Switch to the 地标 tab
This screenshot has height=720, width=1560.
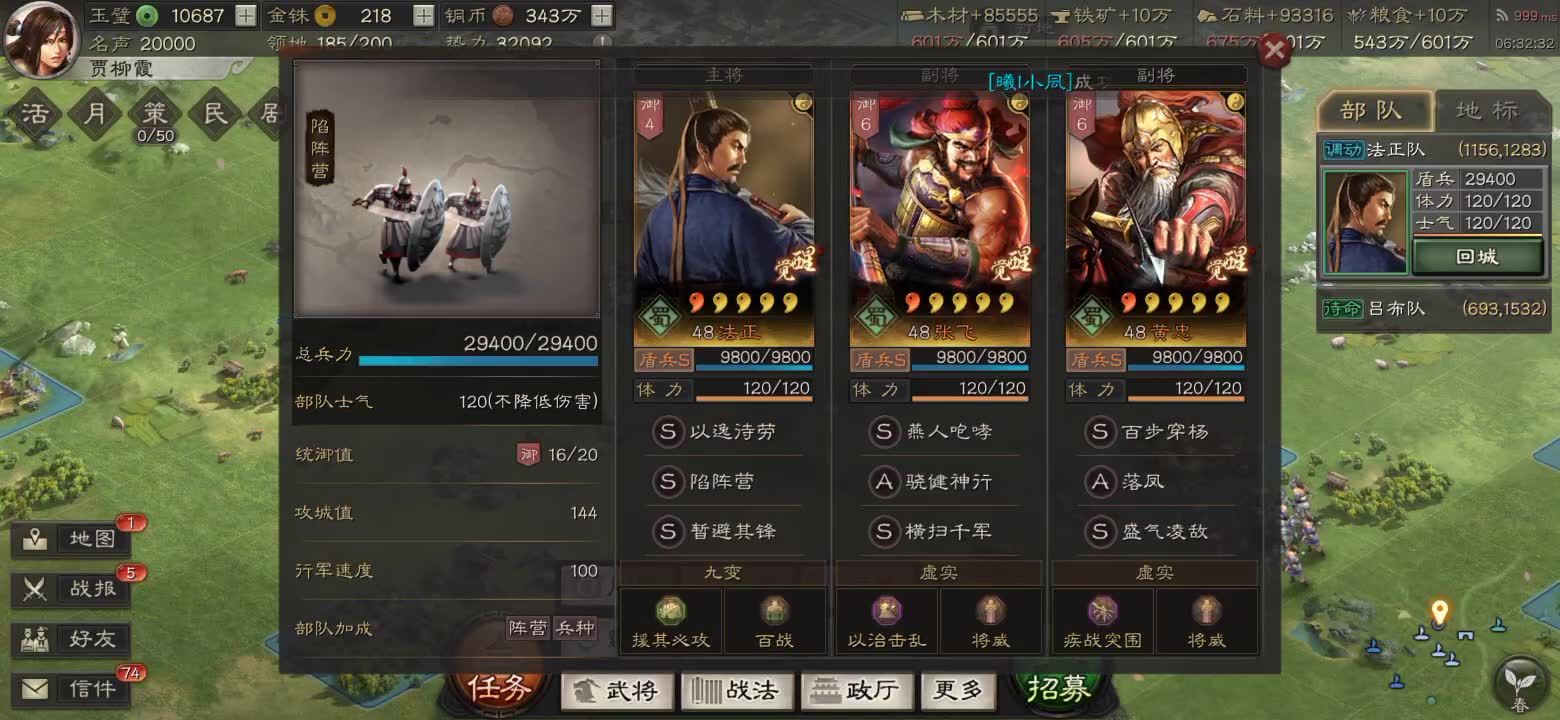(x=1489, y=111)
